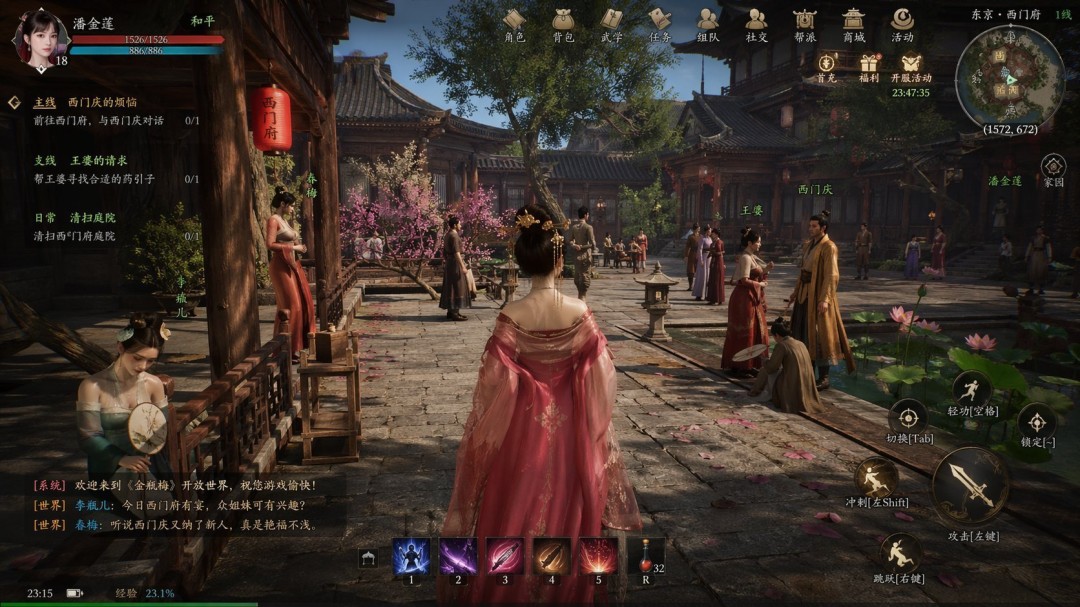The height and width of the screenshot is (607, 1080).
Task: Activate the blue aura skill in slot 1
Action: pyautogui.click(x=410, y=556)
